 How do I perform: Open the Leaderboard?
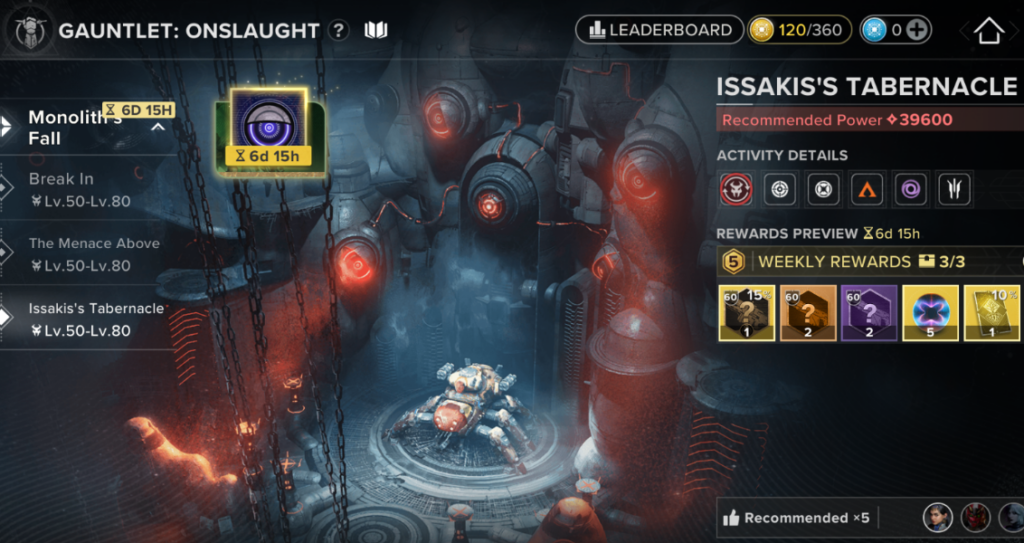pyautogui.click(x=659, y=30)
